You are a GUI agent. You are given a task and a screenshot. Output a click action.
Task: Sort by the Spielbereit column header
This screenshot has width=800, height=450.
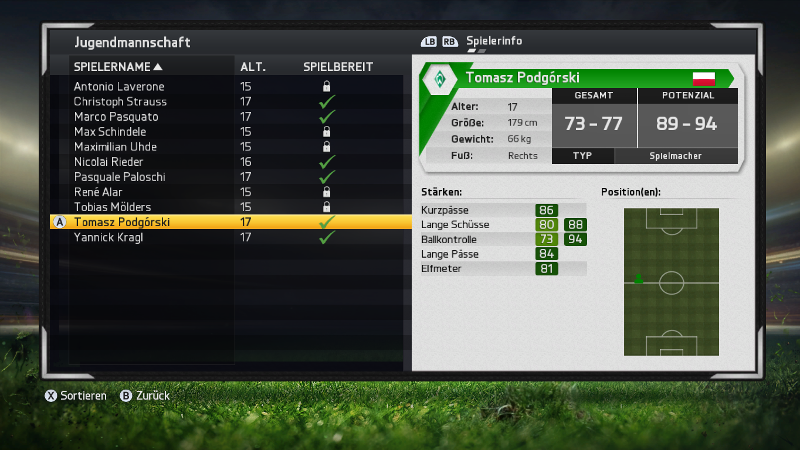coord(338,67)
